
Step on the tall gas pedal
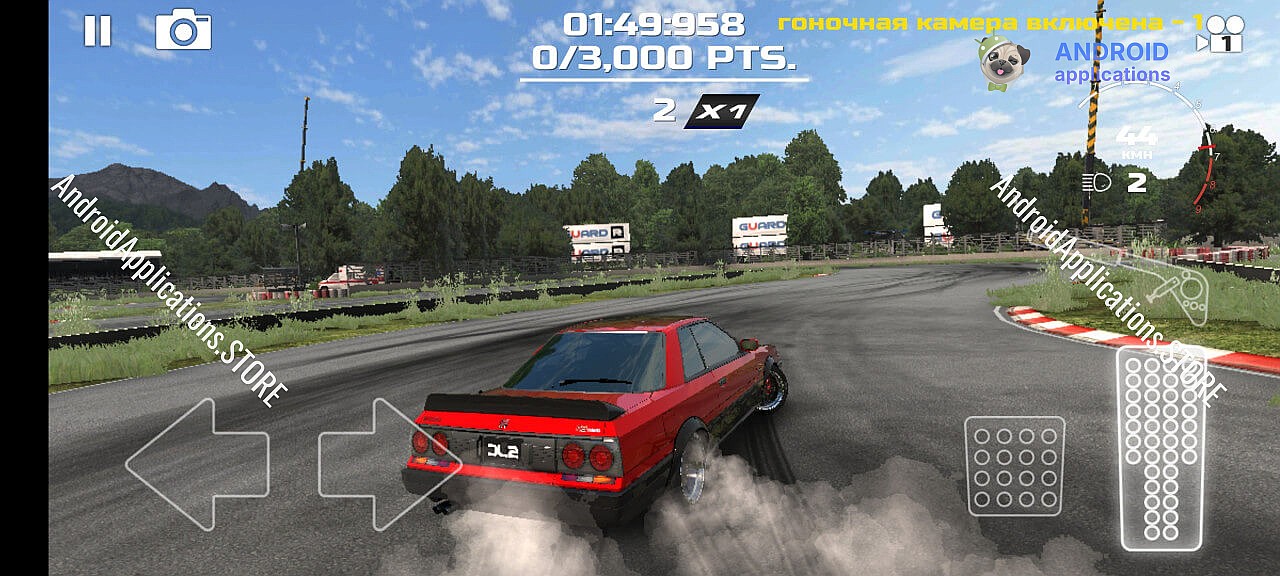pyautogui.click(x=1160, y=448)
